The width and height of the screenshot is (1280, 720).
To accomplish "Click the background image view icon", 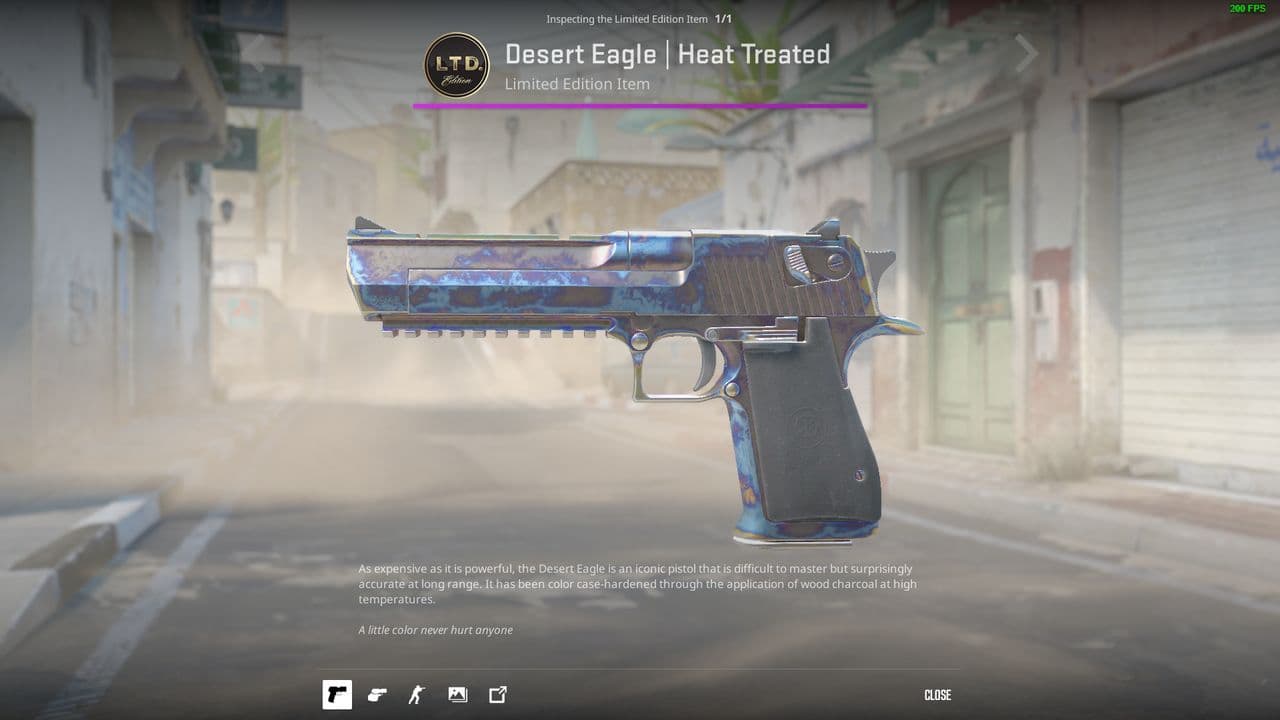I will point(457,695).
